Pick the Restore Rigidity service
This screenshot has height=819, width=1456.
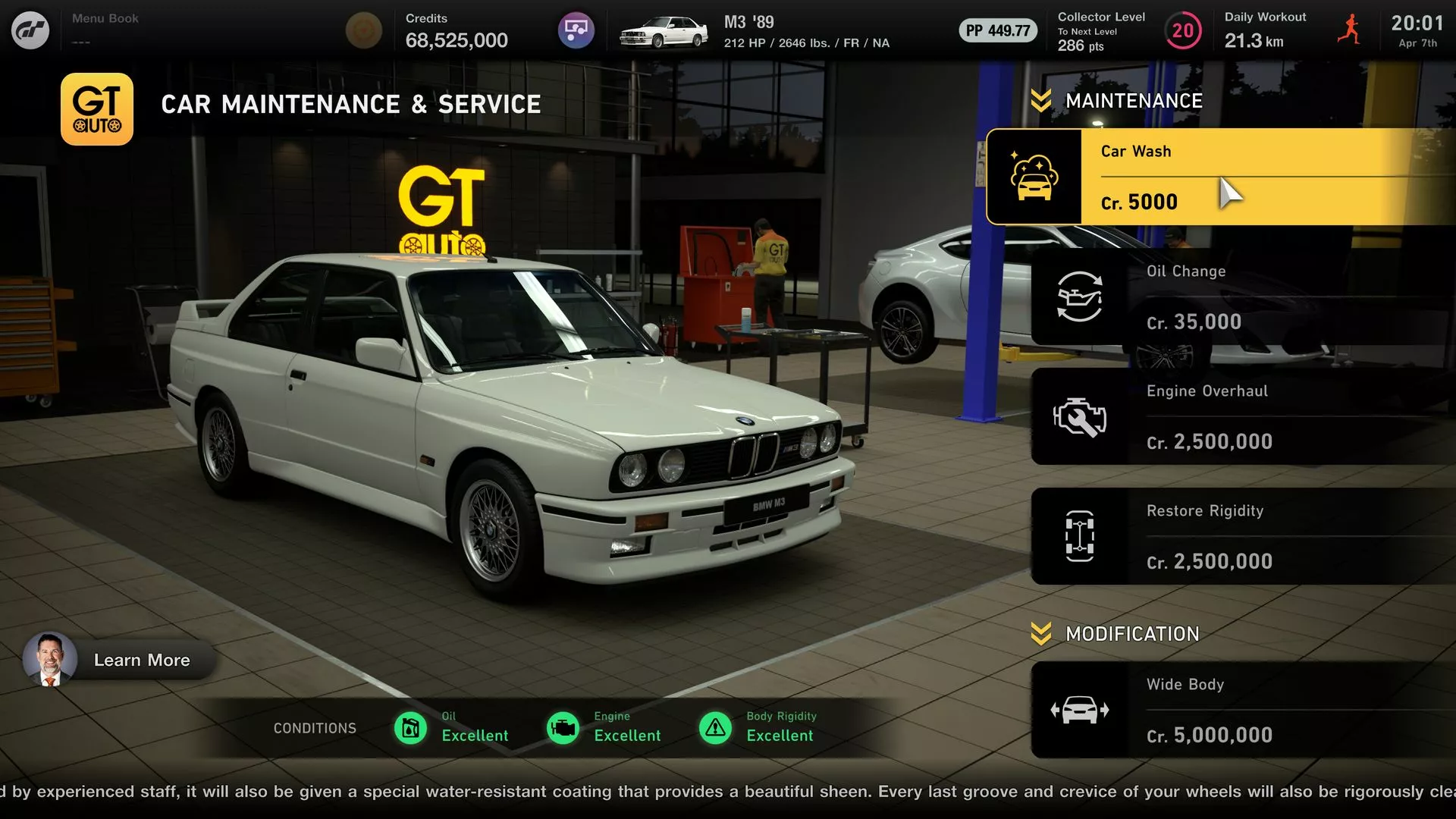point(1244,536)
